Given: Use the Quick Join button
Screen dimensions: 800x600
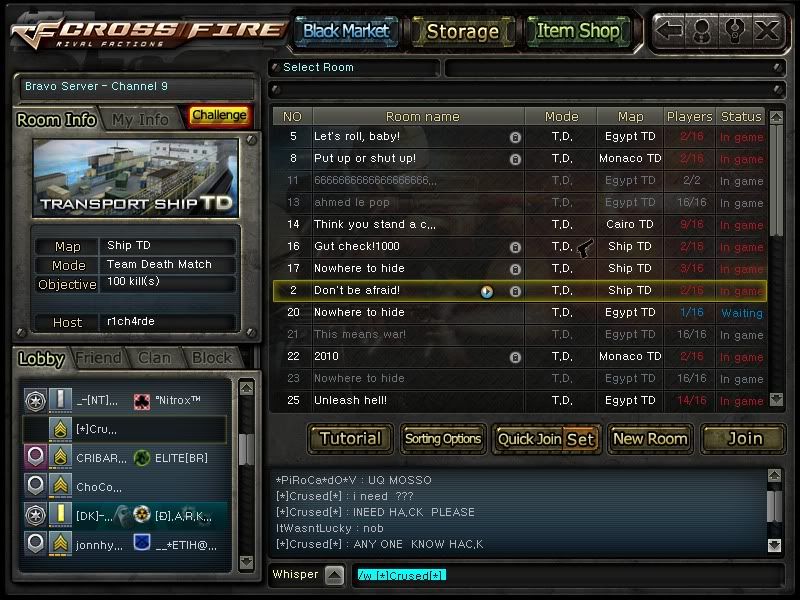Looking at the screenshot, I should point(529,438).
